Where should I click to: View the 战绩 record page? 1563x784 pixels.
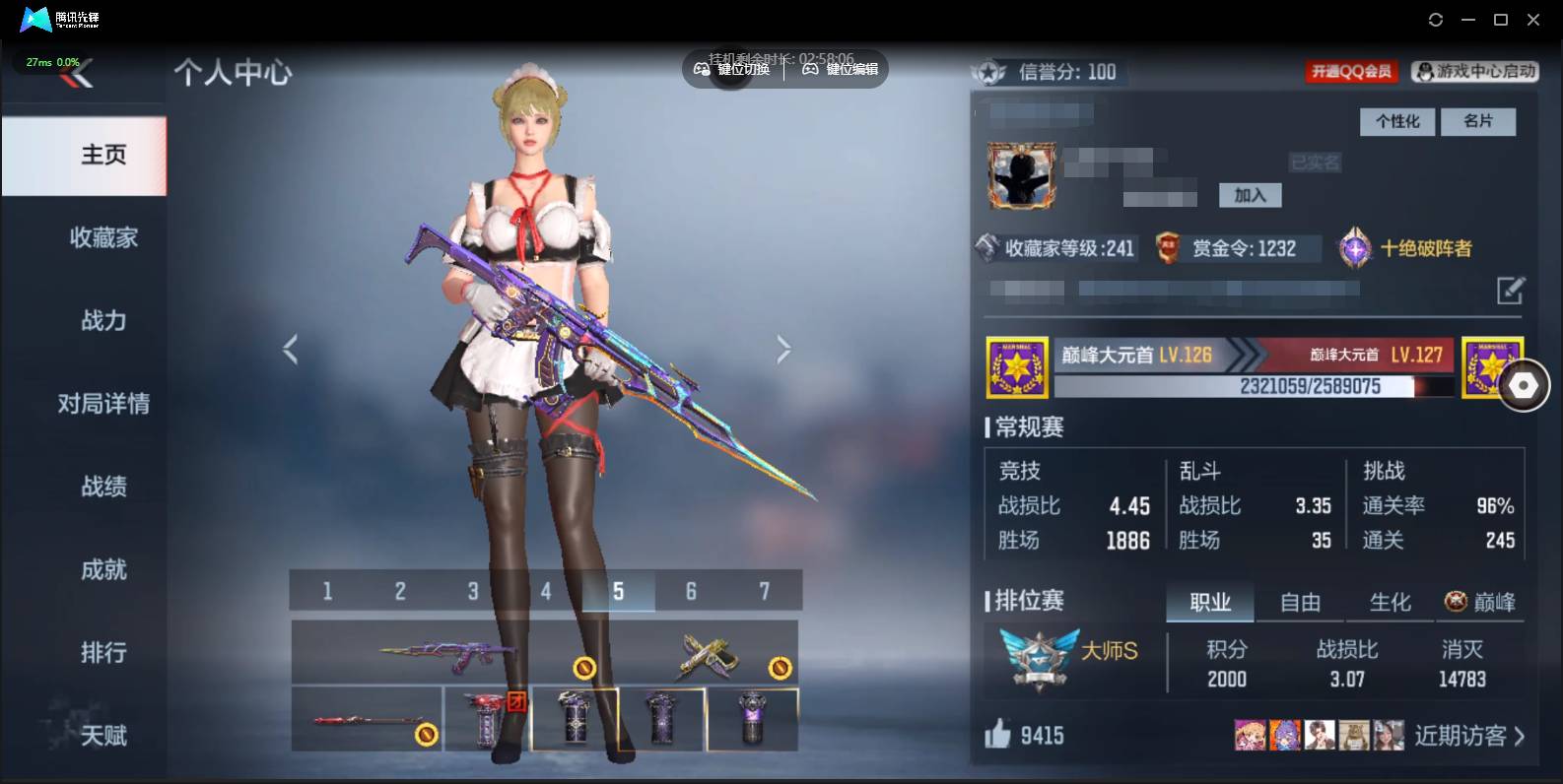click(103, 486)
